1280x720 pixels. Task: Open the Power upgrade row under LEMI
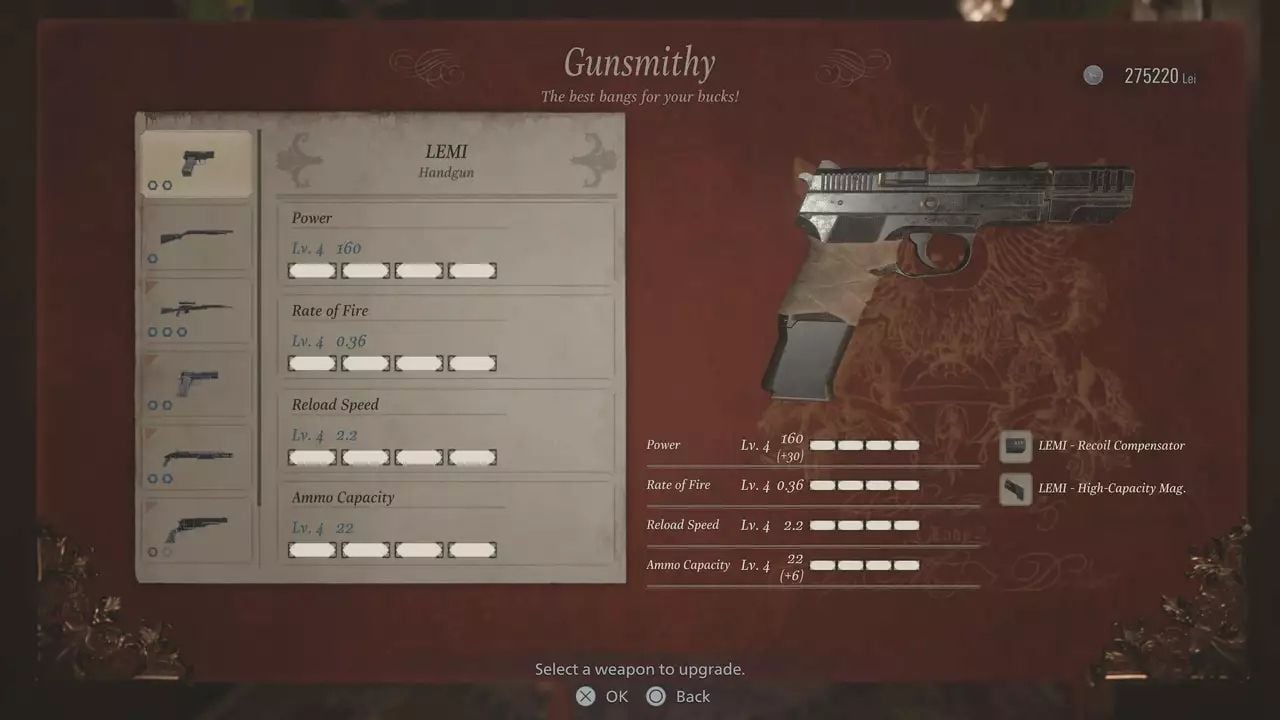pyautogui.click(x=445, y=245)
